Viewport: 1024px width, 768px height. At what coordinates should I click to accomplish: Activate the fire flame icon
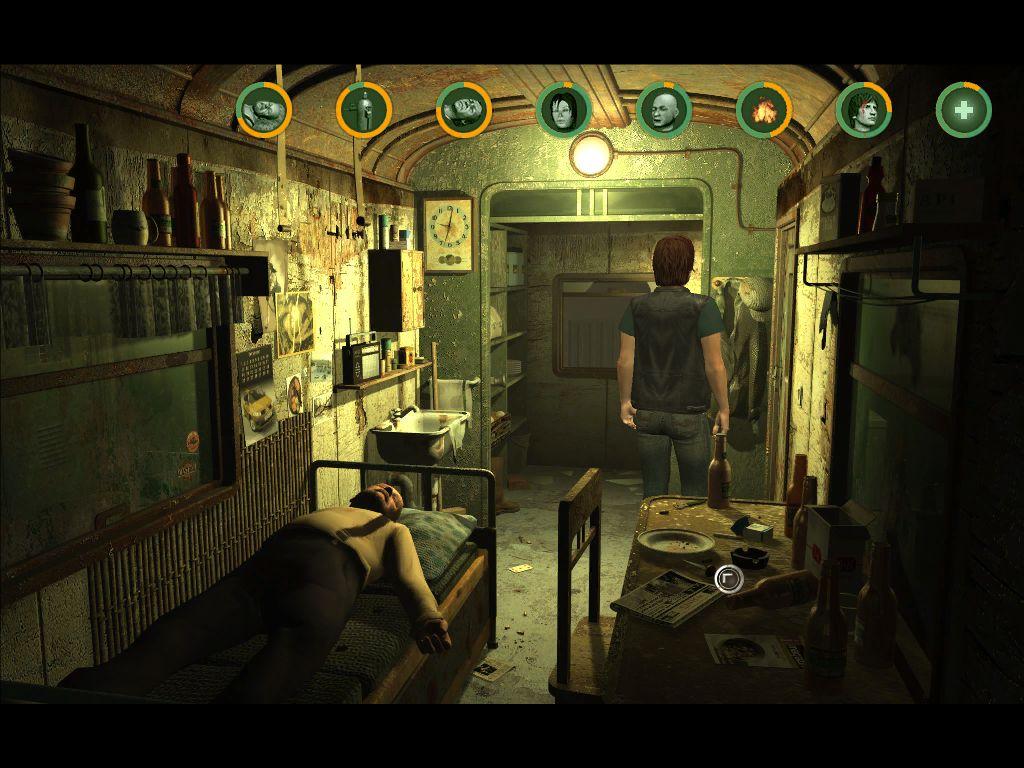tap(764, 109)
